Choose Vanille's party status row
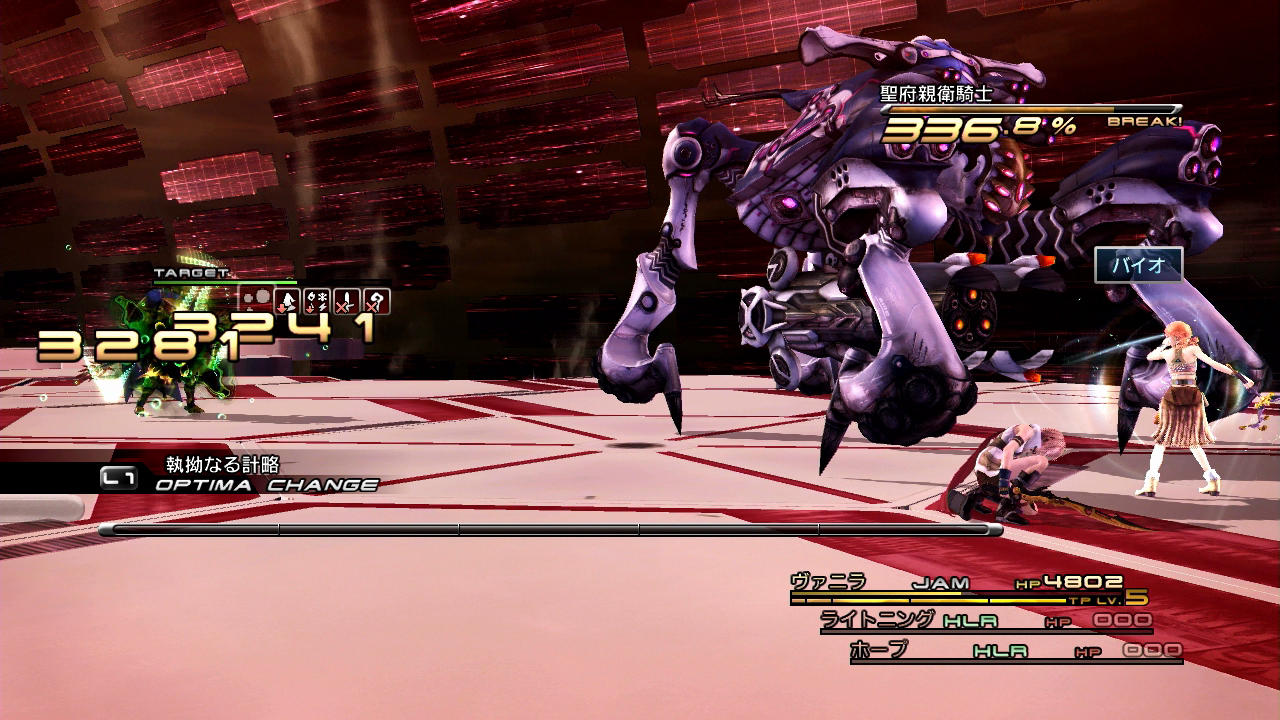The image size is (1280, 720). pos(967,589)
